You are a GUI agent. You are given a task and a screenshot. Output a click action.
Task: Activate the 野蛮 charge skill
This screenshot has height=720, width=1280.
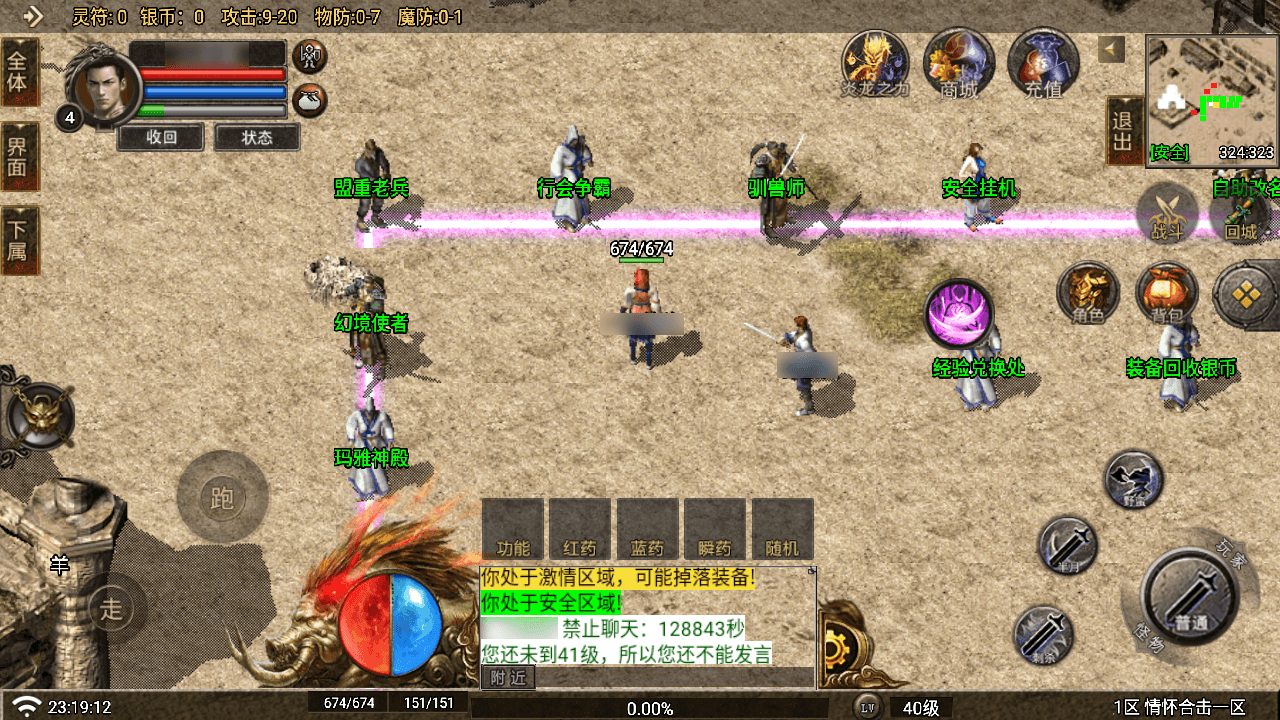pos(1134,479)
